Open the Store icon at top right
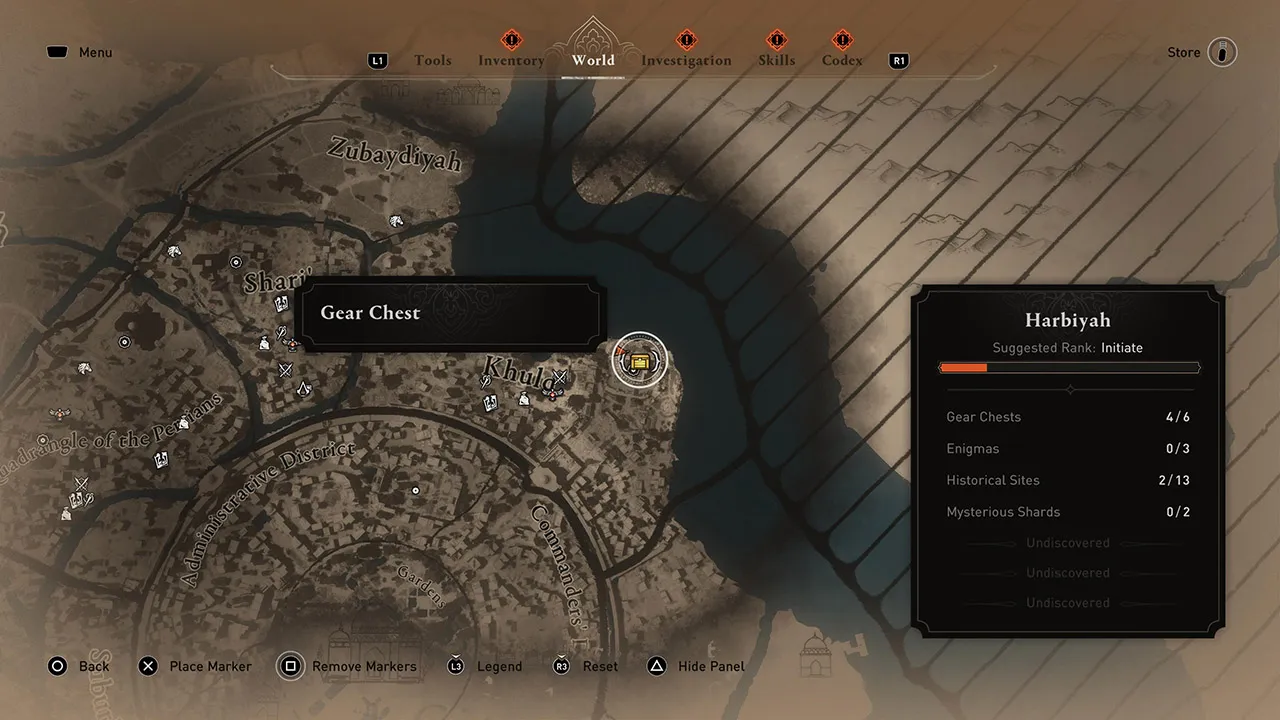Image resolution: width=1280 pixels, height=720 pixels. tap(1222, 52)
